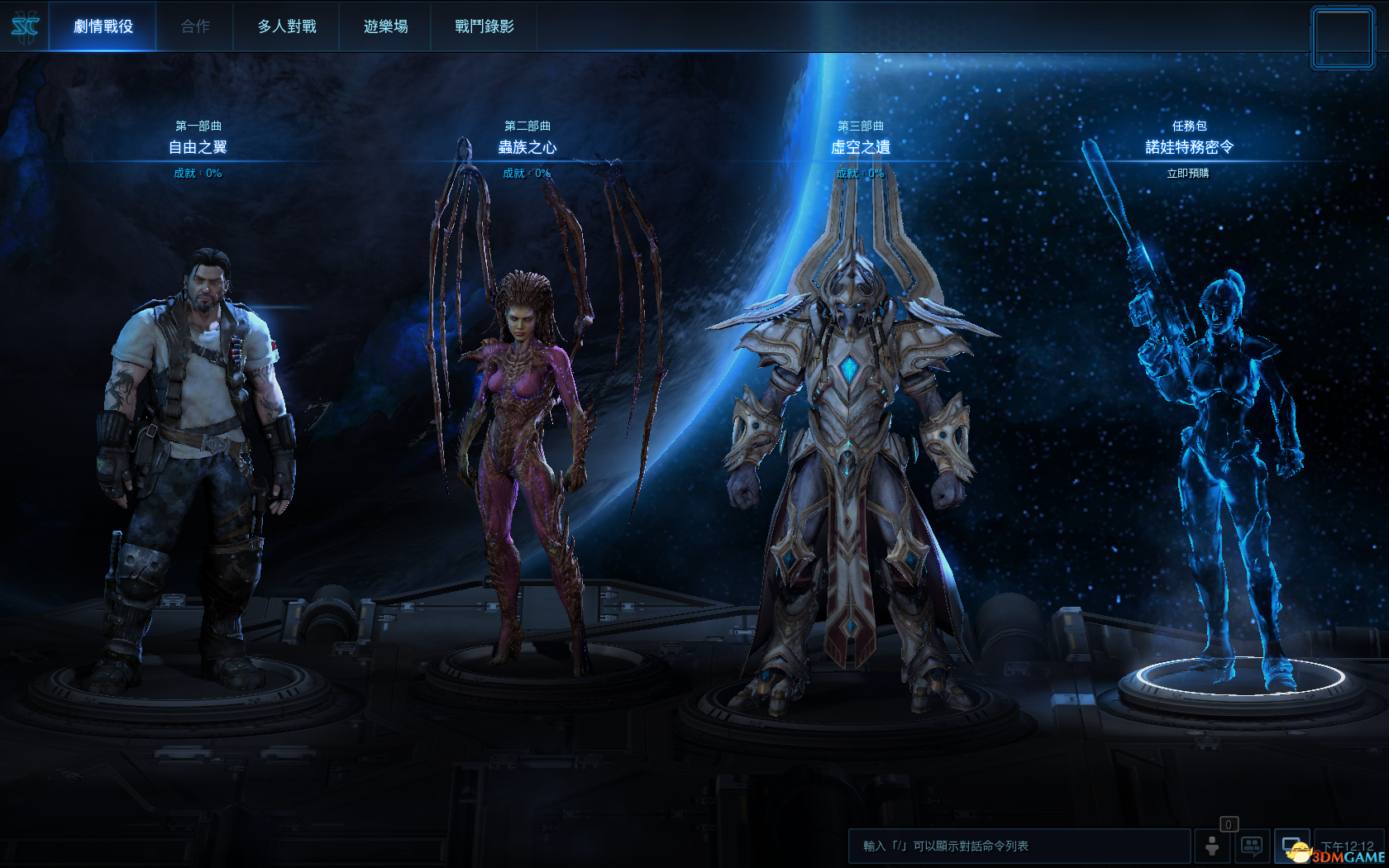1389x868 pixels.
Task: Click the 0 notification badge above friends icon
Action: [x=1229, y=824]
